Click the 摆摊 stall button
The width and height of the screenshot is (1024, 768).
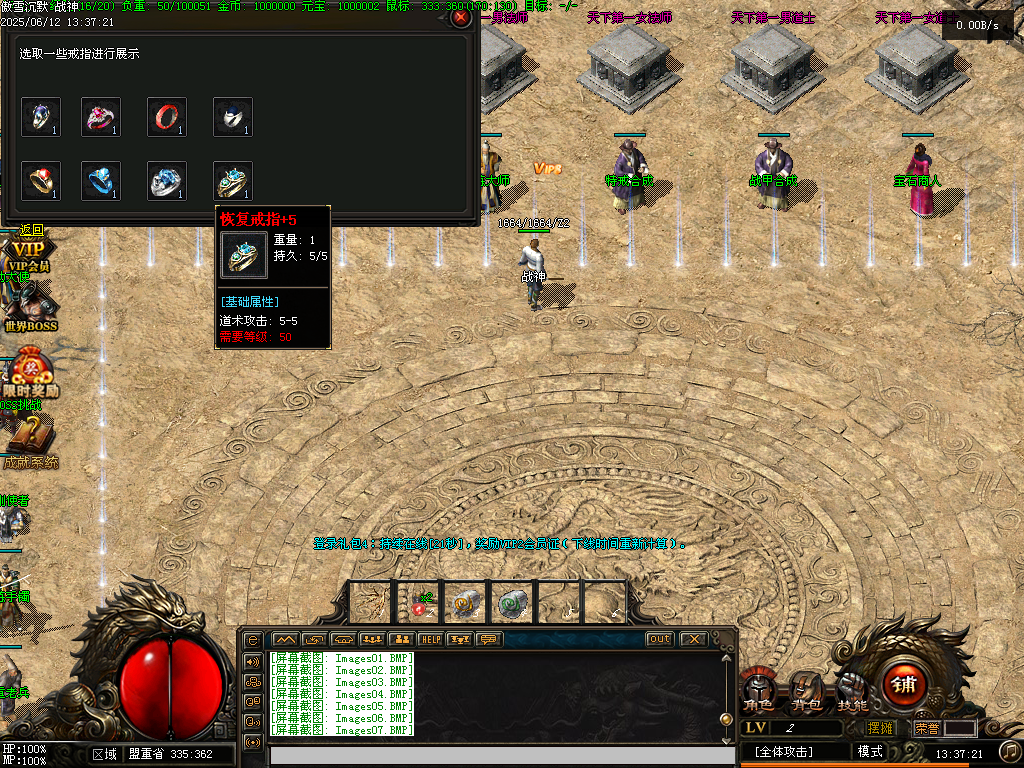880,728
